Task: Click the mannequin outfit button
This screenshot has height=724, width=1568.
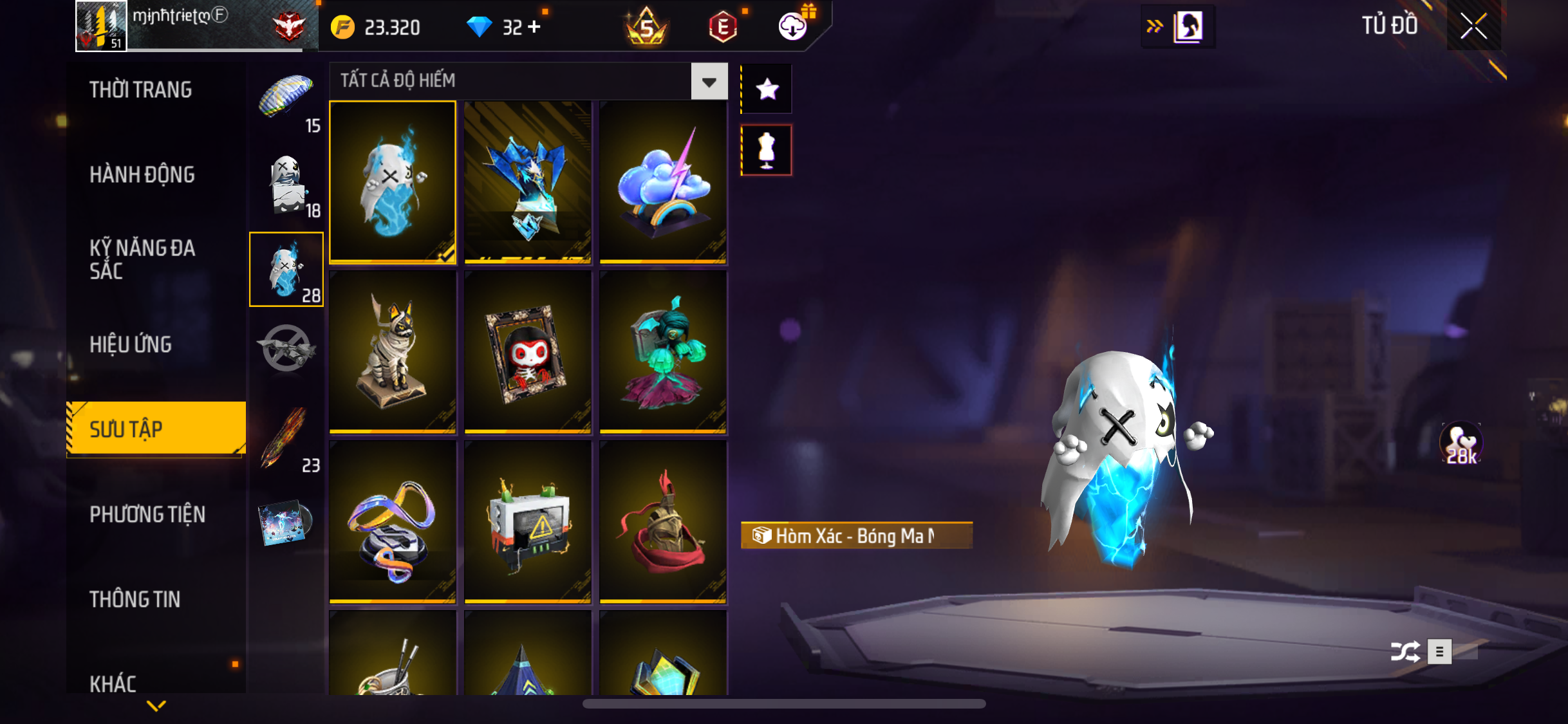Action: coord(767,150)
